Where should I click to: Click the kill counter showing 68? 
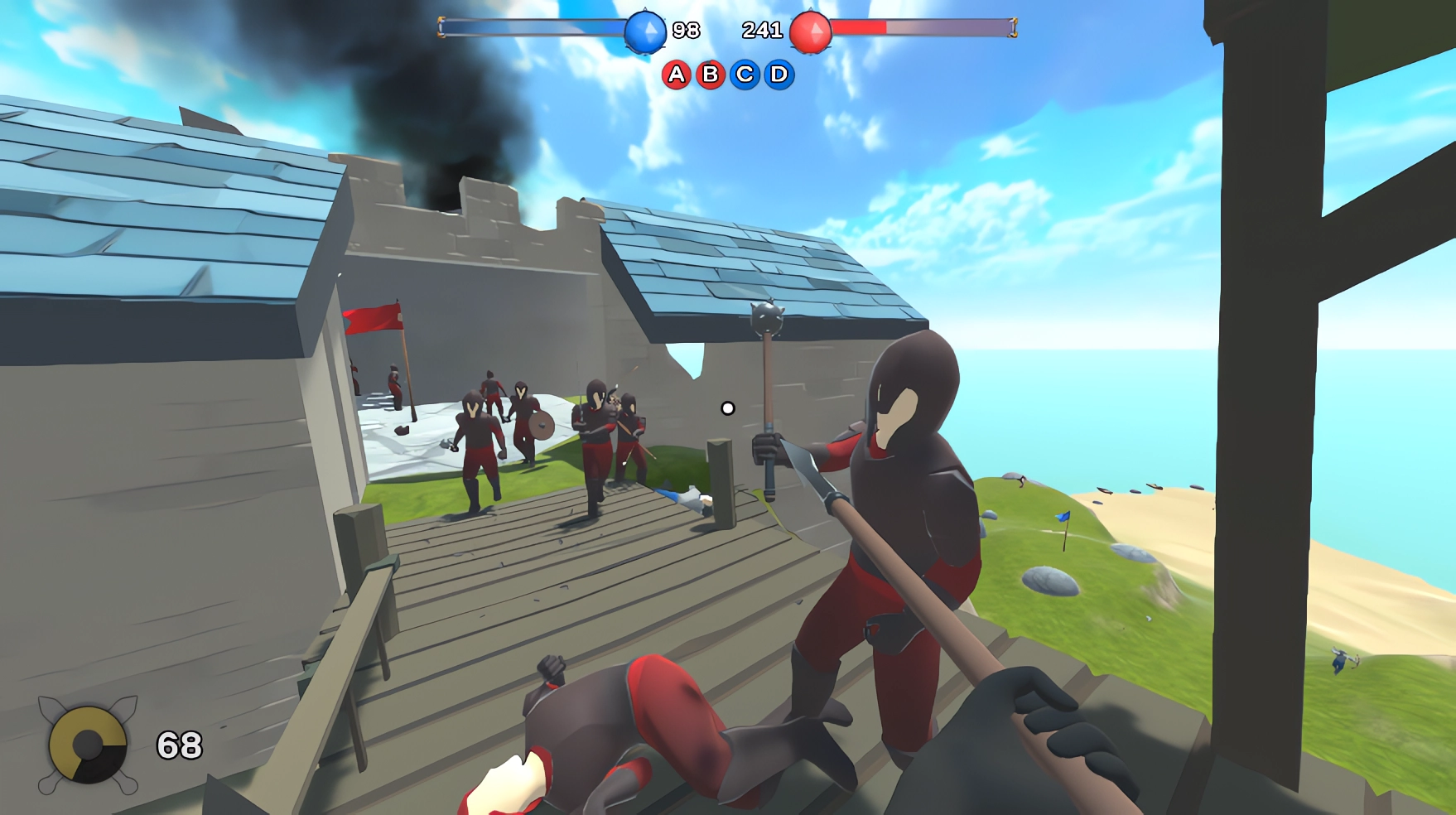tap(179, 742)
